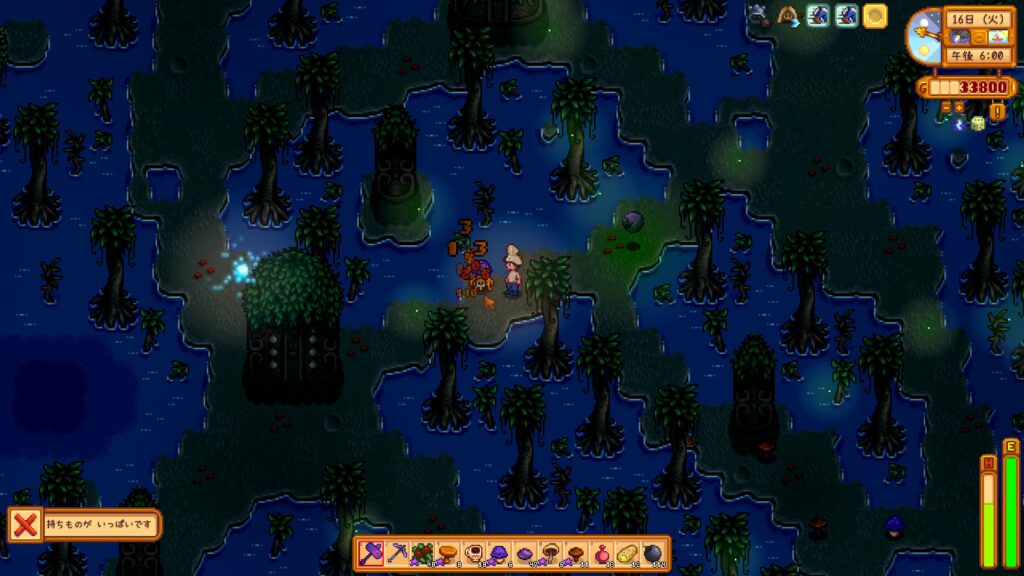Select the coffee cup item slot
Image resolution: width=1024 pixels, height=576 pixels.
(x=473, y=553)
